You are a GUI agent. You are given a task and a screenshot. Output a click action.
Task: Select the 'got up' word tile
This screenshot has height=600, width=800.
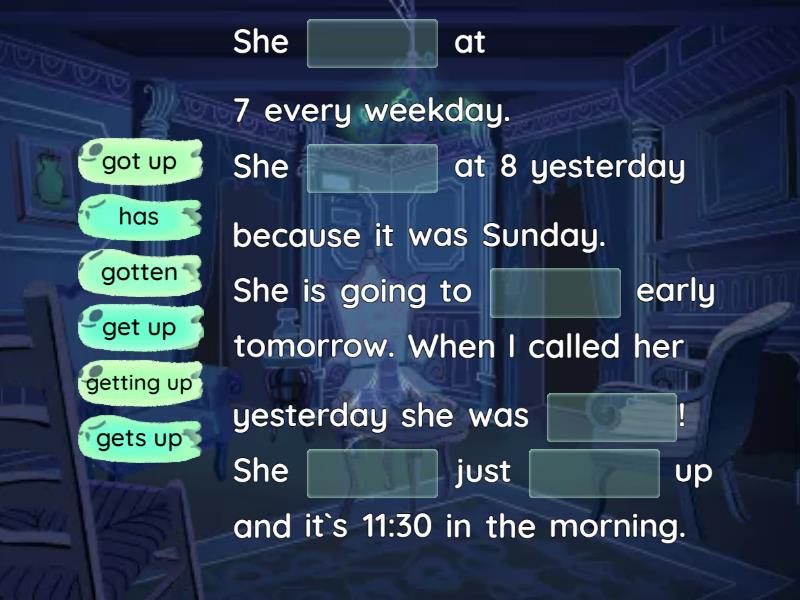[x=139, y=162]
